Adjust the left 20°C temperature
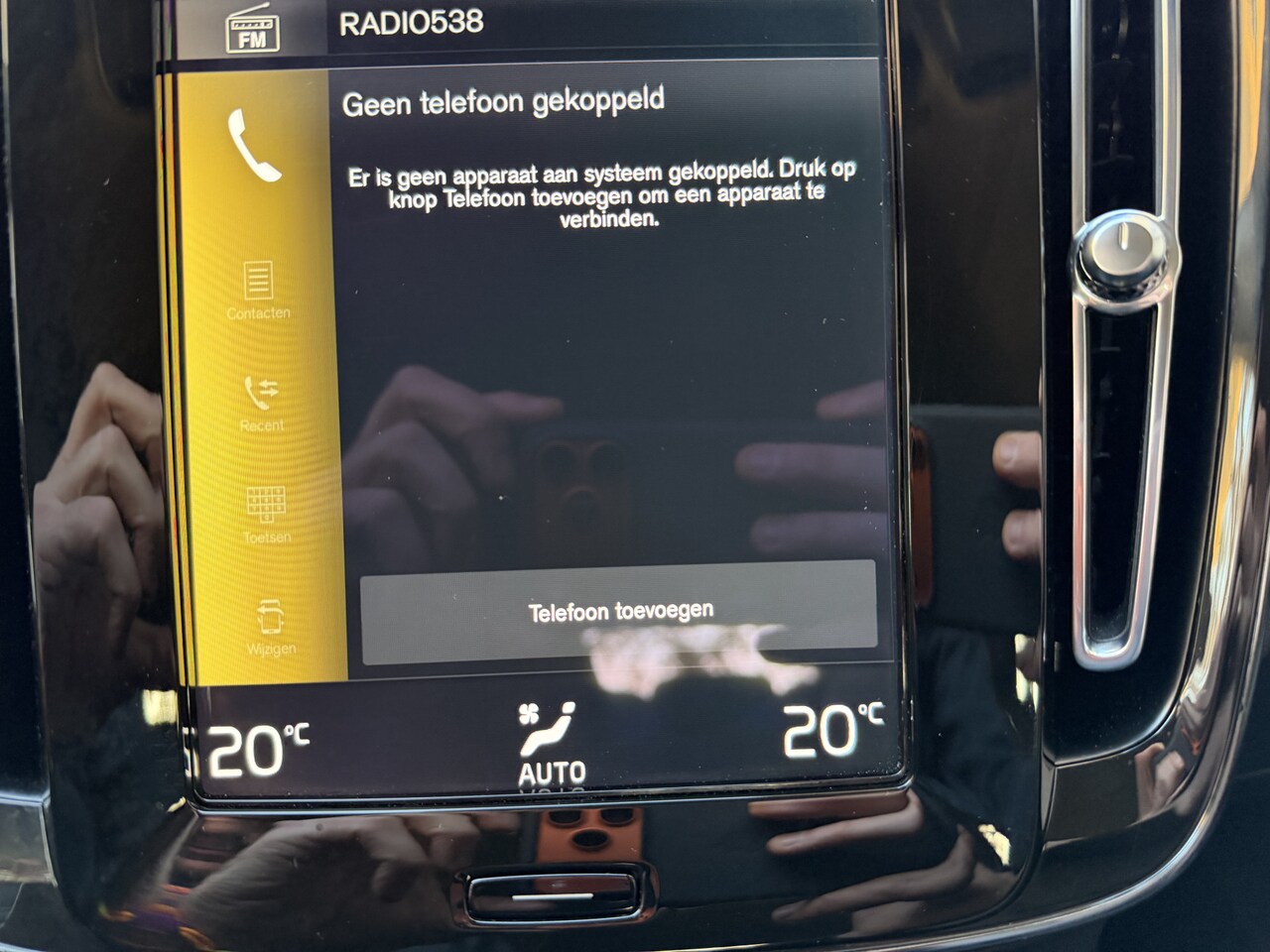 click(x=256, y=749)
